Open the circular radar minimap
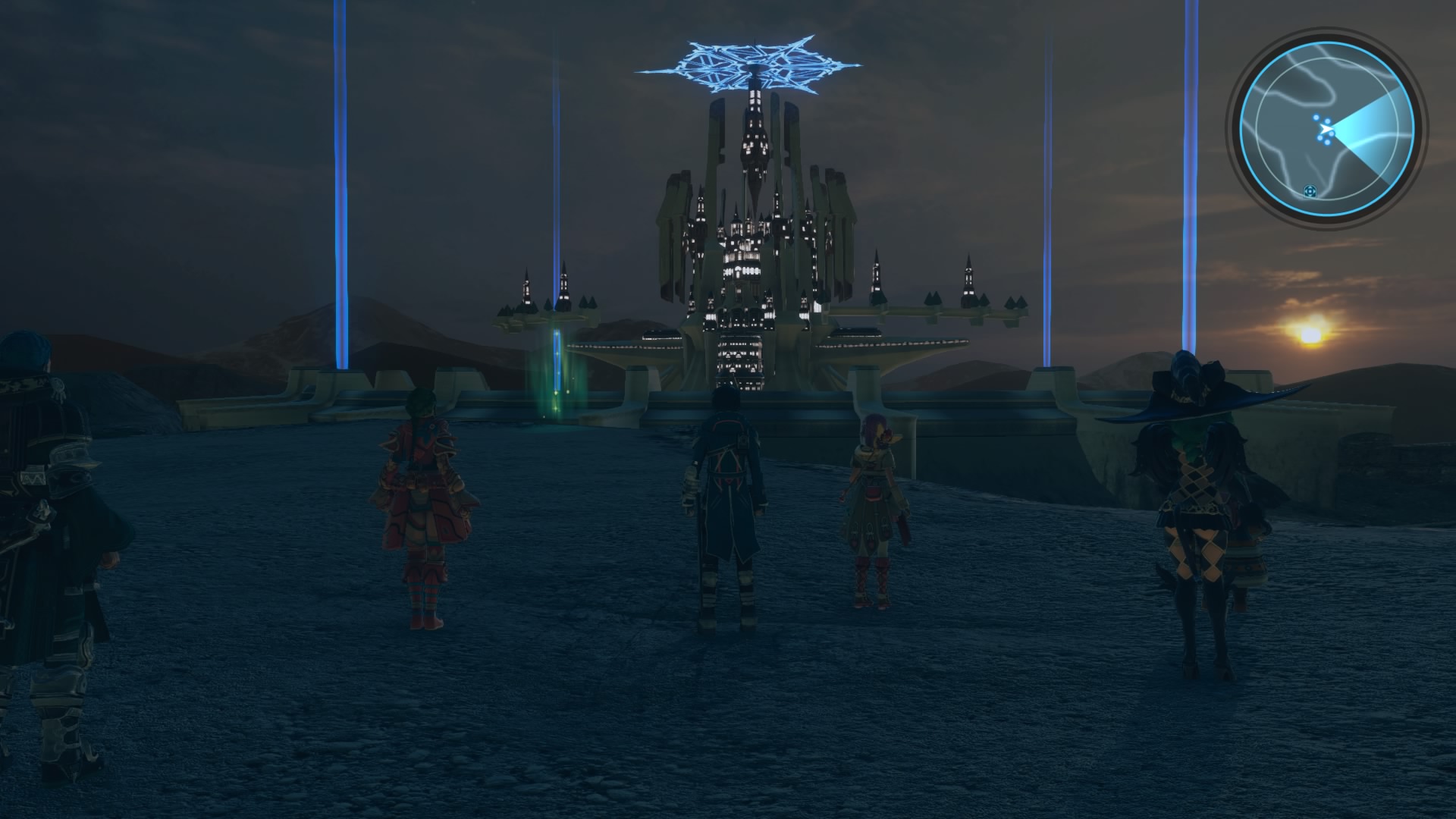 tap(1327, 129)
